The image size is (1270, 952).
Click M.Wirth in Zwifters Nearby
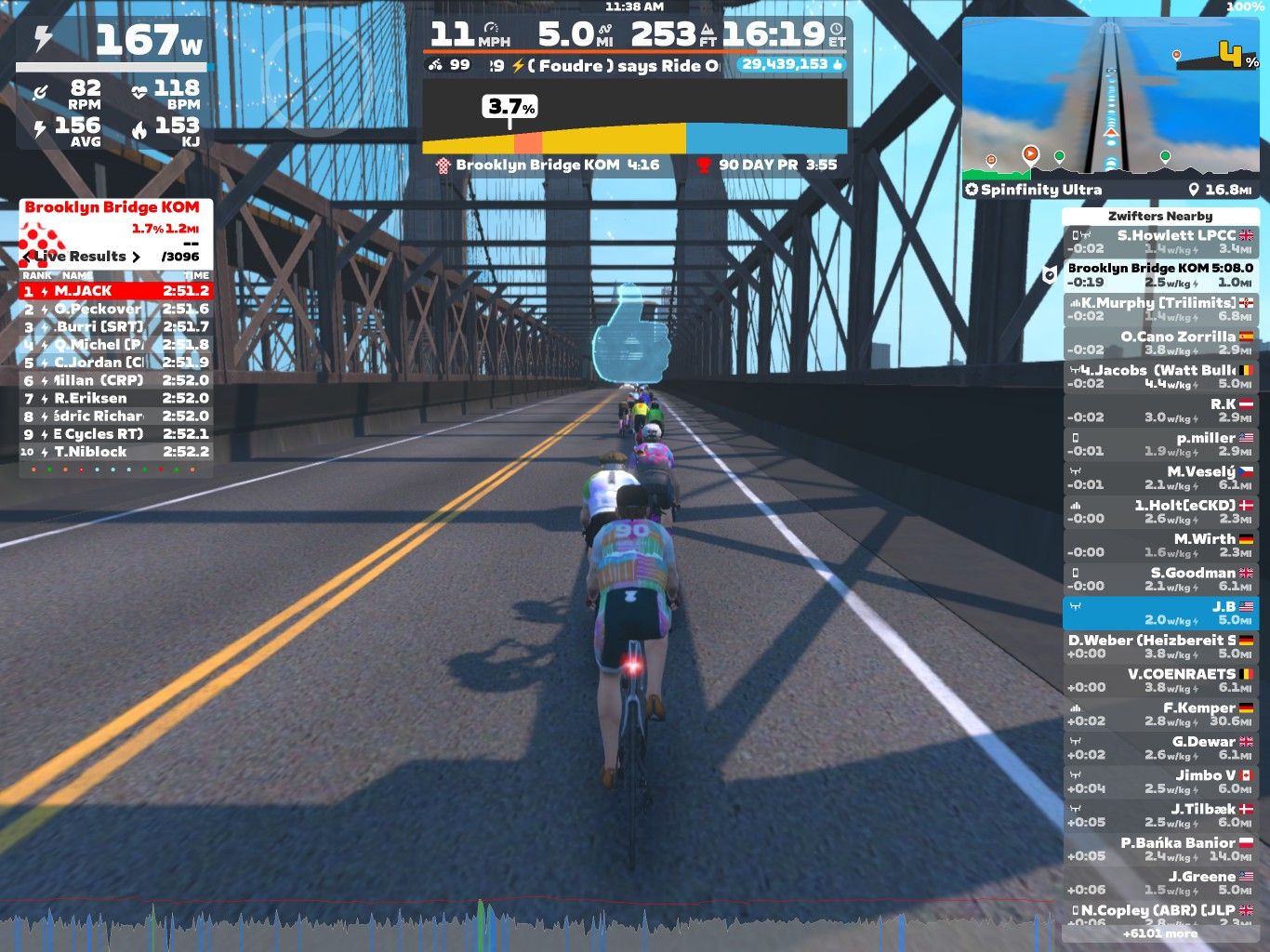1160,546
